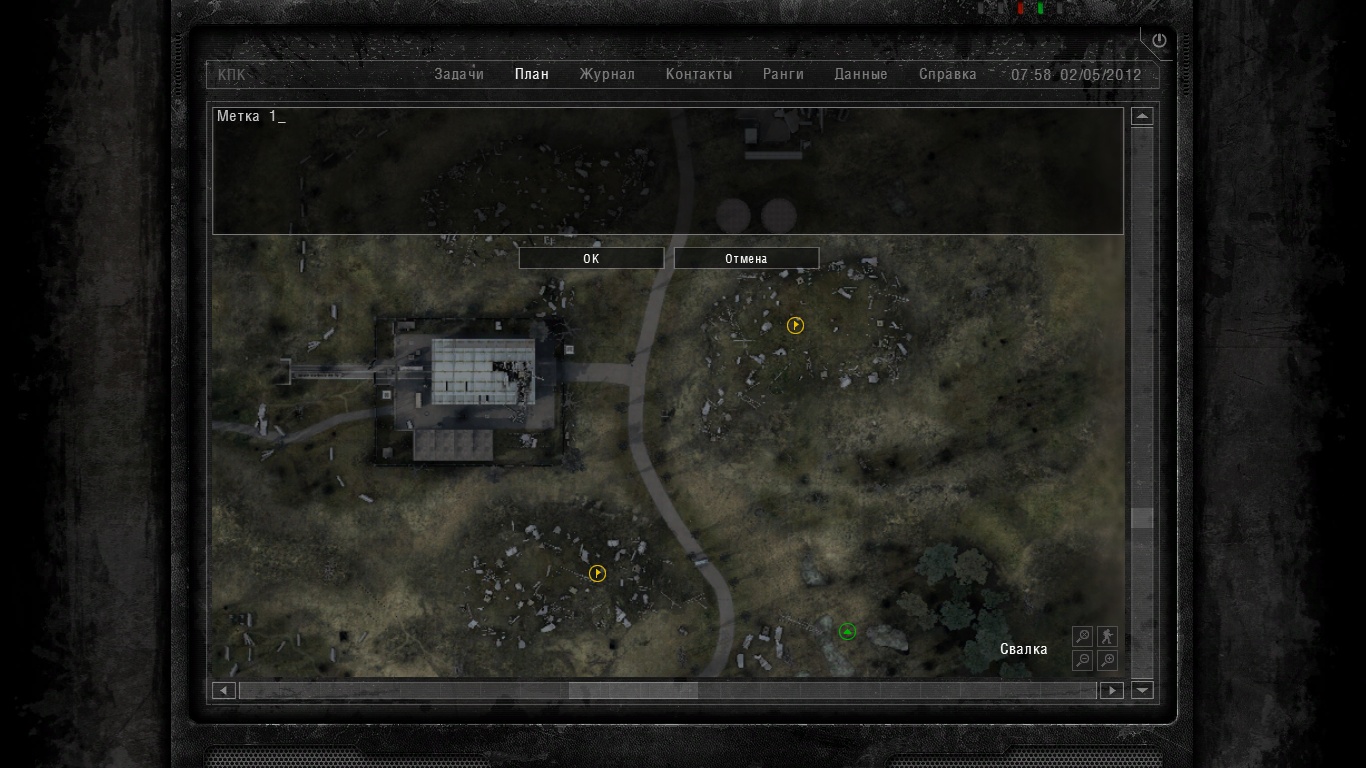Open the Задачи tab
This screenshot has width=1366, height=768.
click(459, 74)
